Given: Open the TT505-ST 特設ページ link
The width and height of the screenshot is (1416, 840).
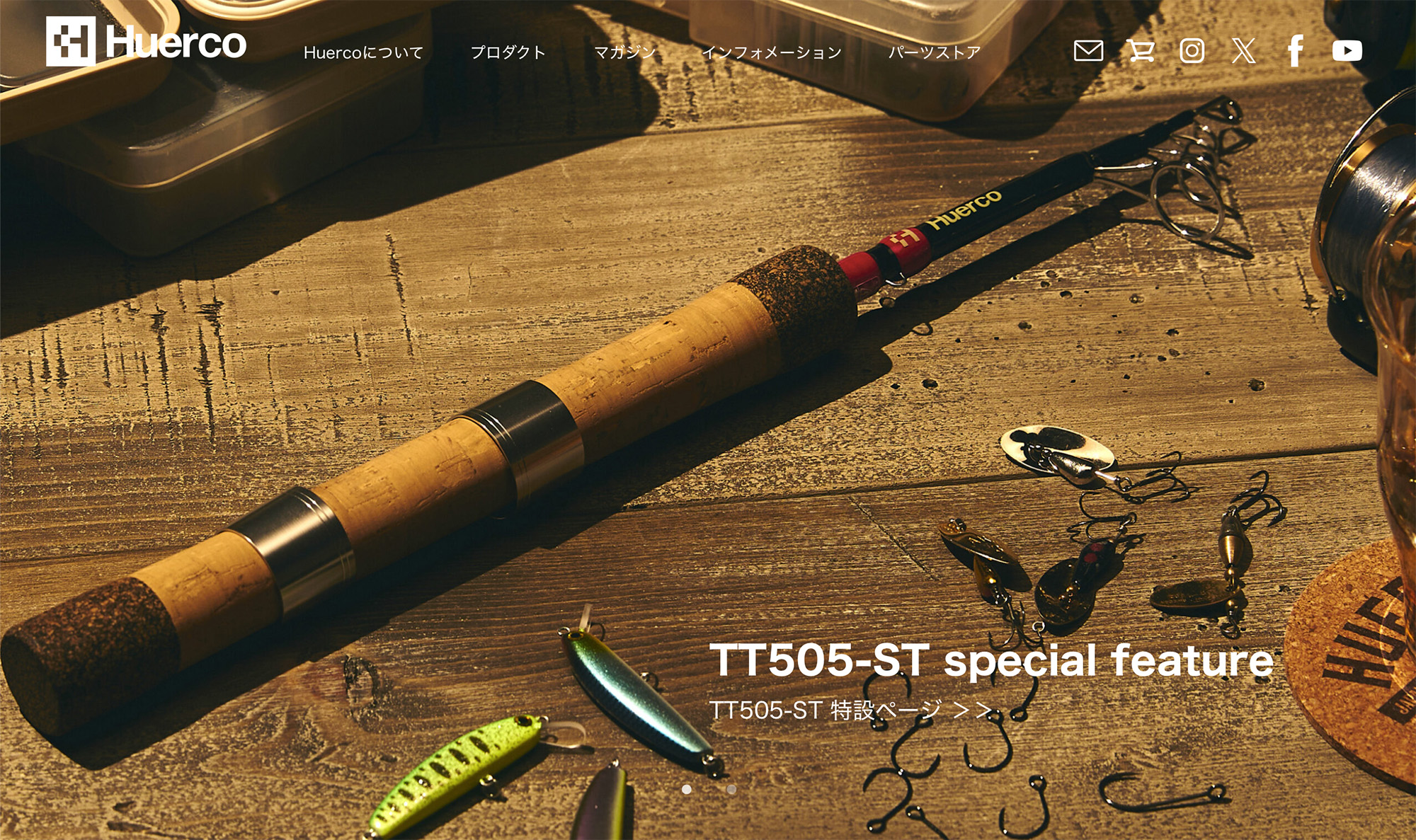Looking at the screenshot, I should pos(850,710).
